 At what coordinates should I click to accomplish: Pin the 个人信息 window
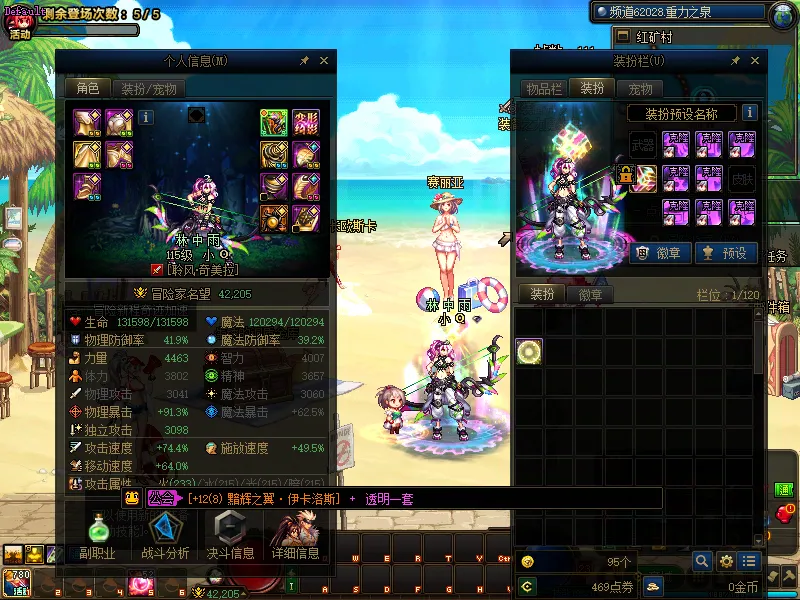304,62
